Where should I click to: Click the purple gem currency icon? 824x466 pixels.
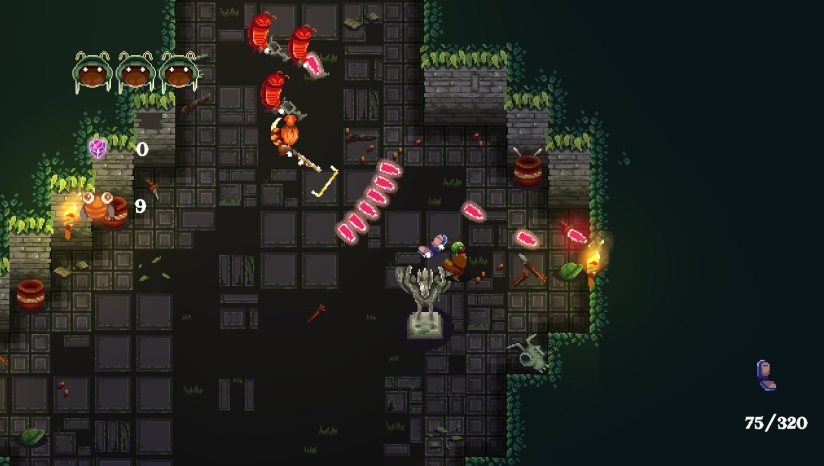click(98, 149)
